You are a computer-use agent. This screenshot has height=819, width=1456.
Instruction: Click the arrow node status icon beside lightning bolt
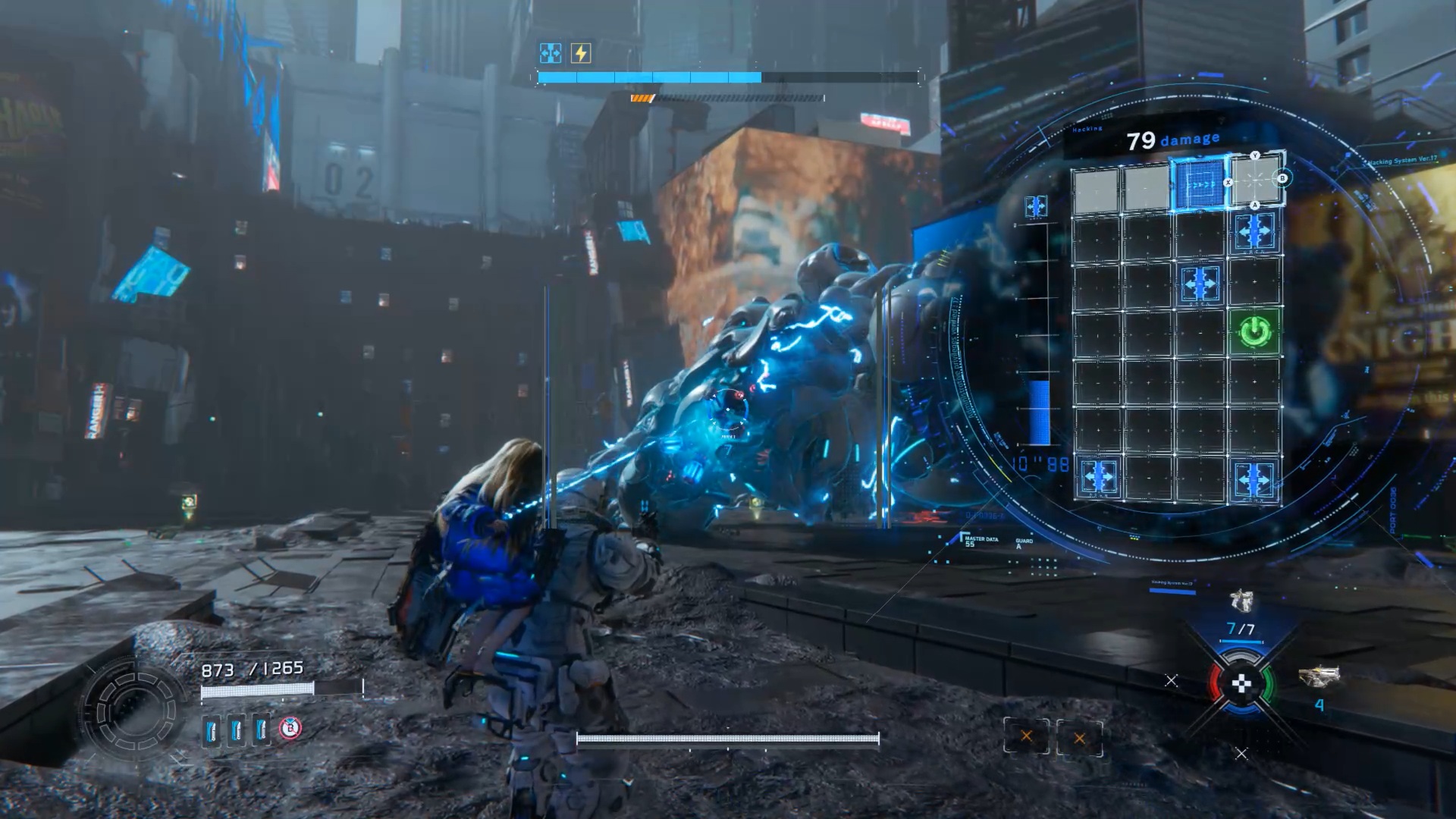pos(550,53)
